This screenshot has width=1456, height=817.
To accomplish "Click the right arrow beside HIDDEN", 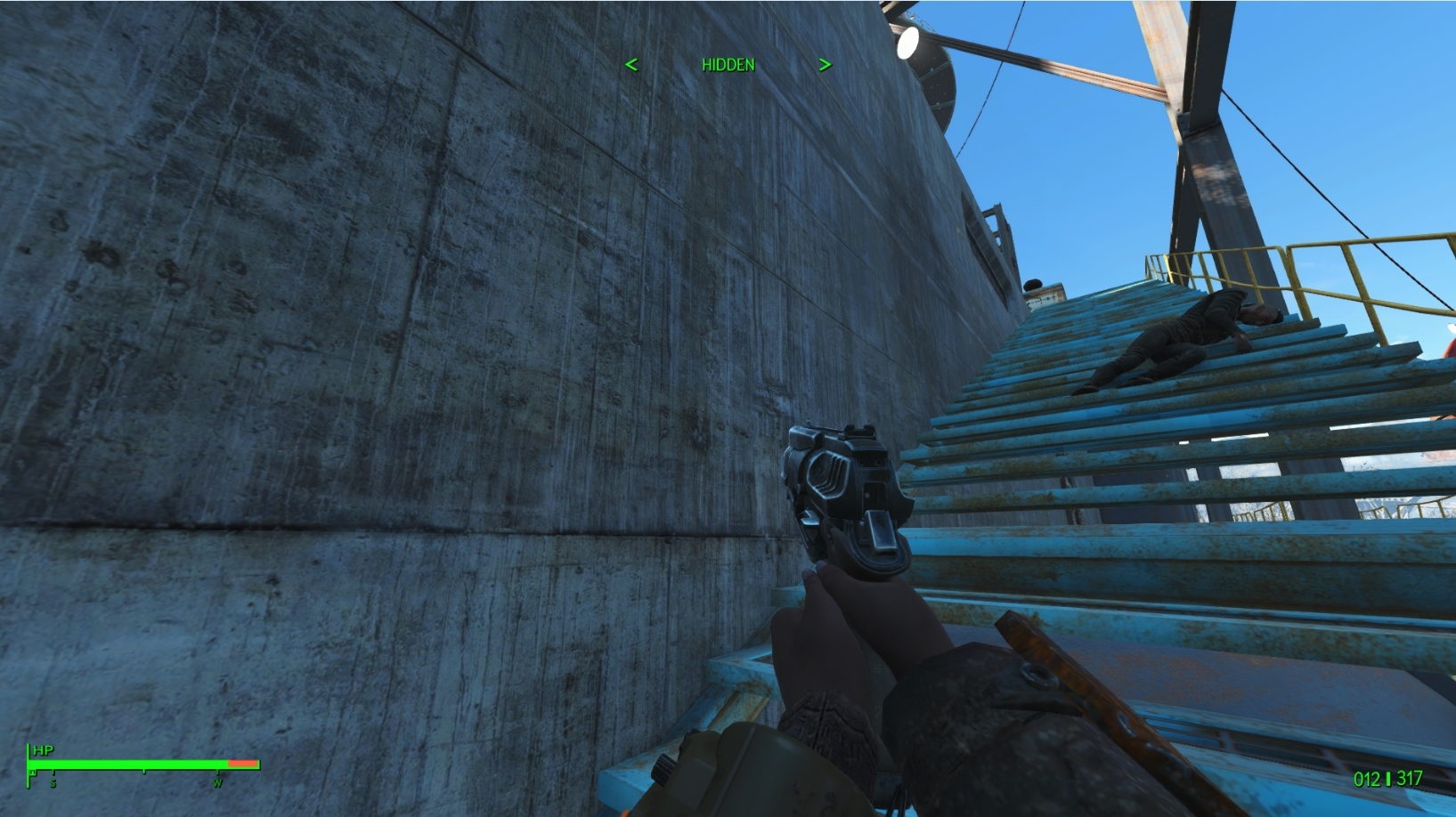I will [x=825, y=64].
